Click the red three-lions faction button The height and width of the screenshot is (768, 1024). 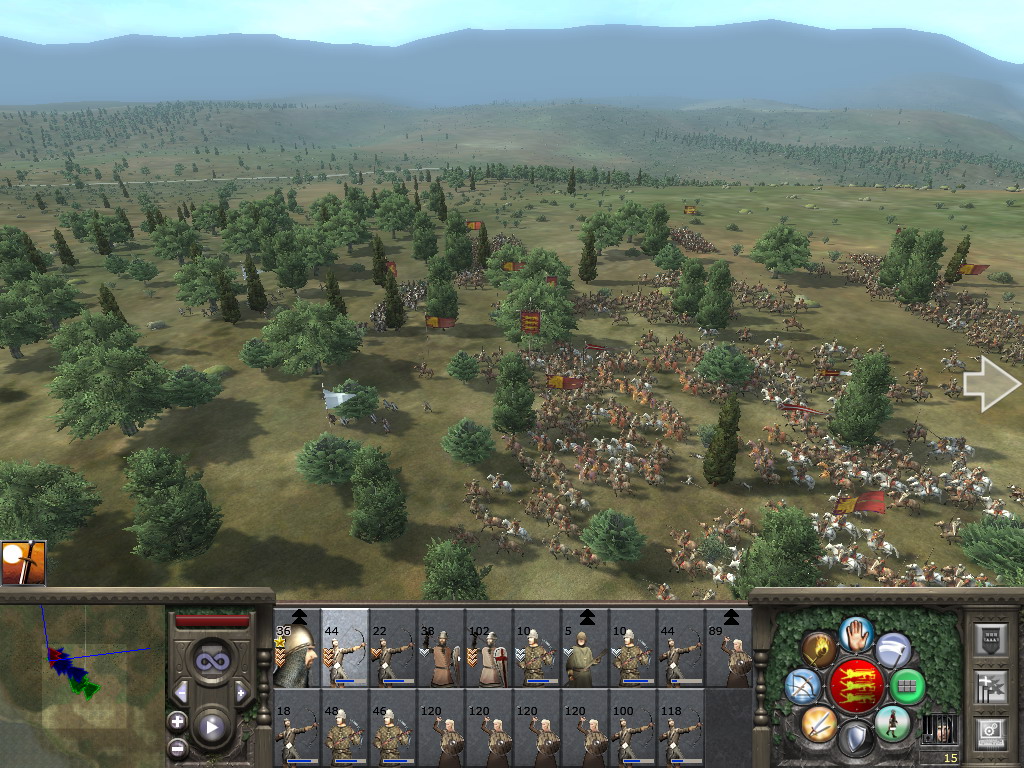[856, 686]
